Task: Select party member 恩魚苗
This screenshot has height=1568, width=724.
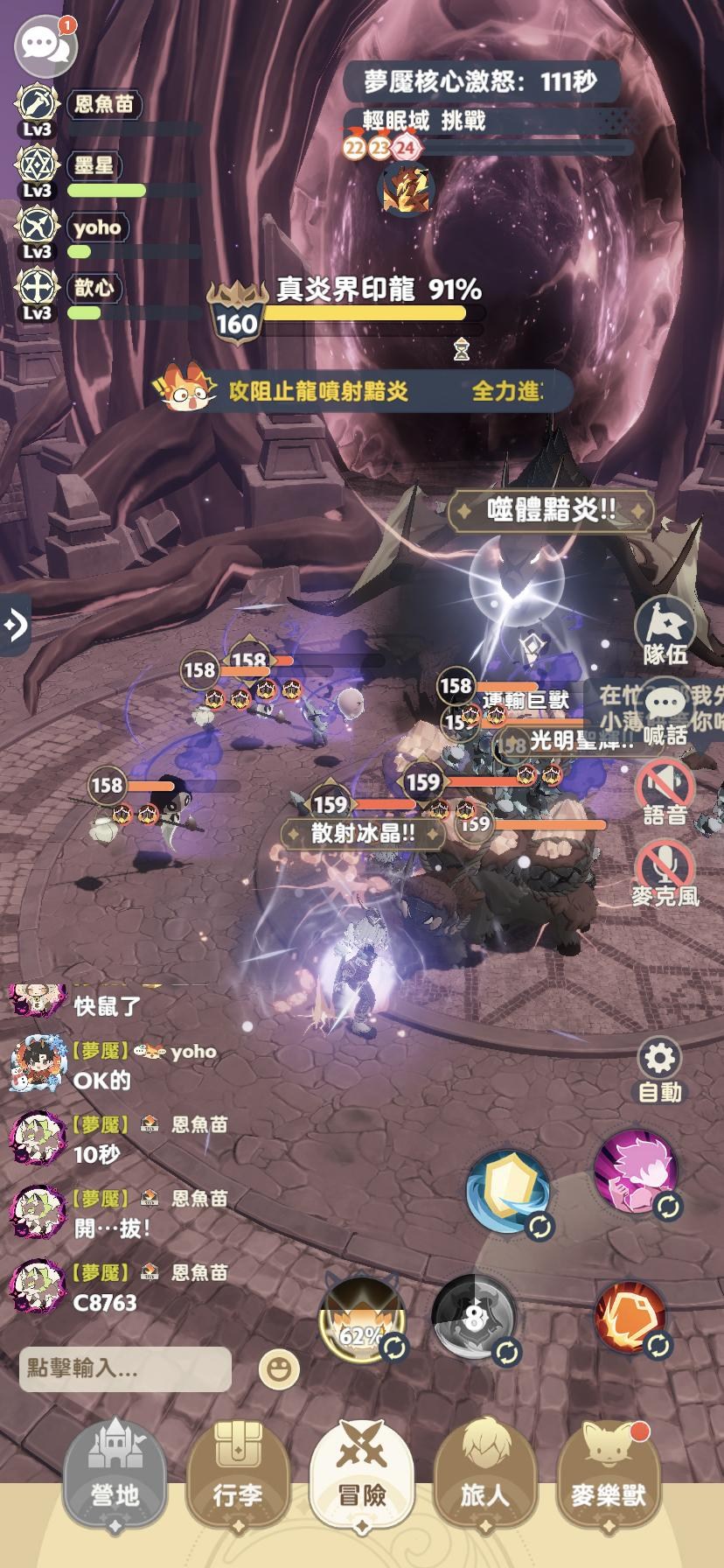Action: click(103, 105)
